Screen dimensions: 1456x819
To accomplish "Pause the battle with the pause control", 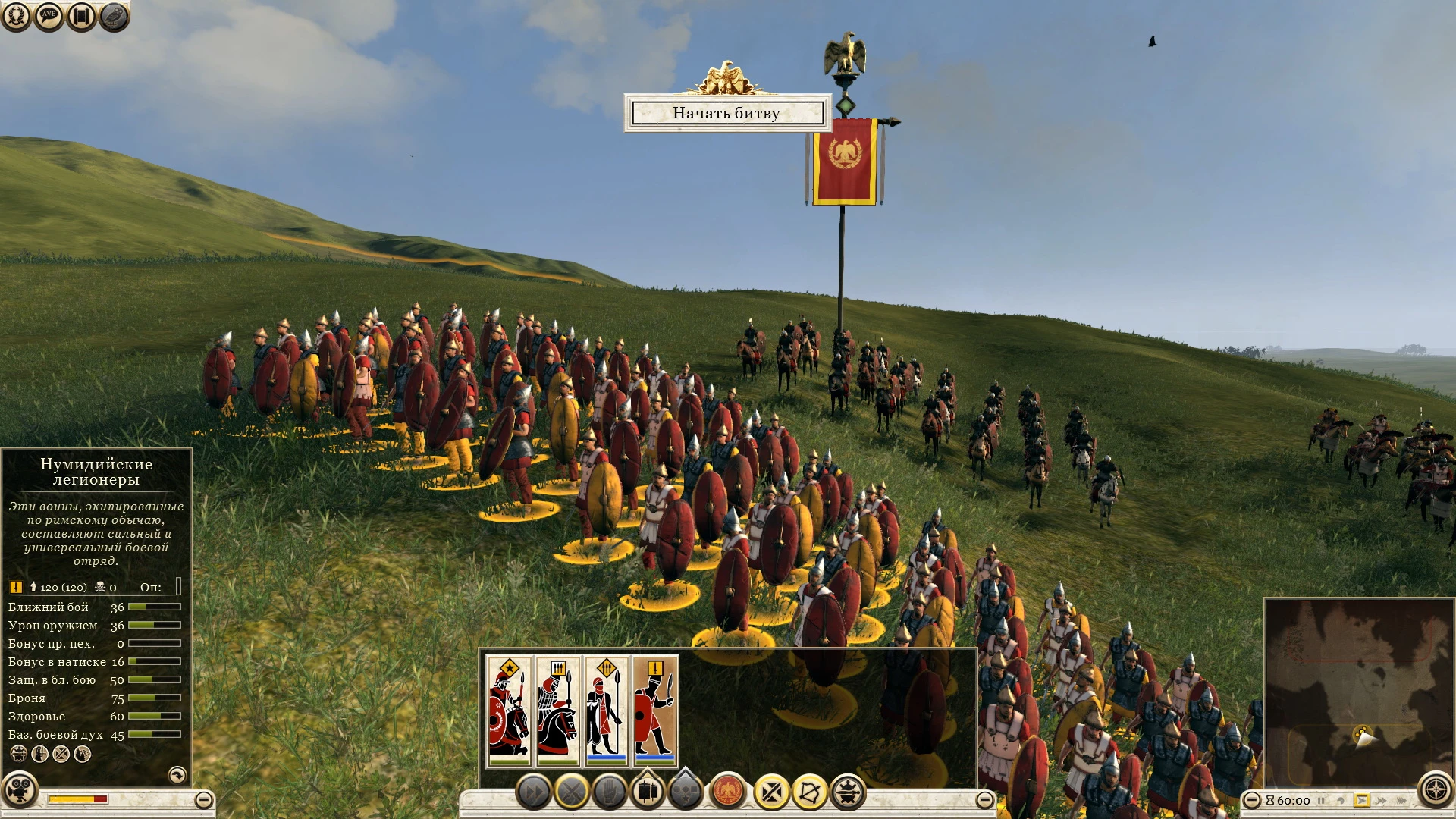I will coord(1321,801).
